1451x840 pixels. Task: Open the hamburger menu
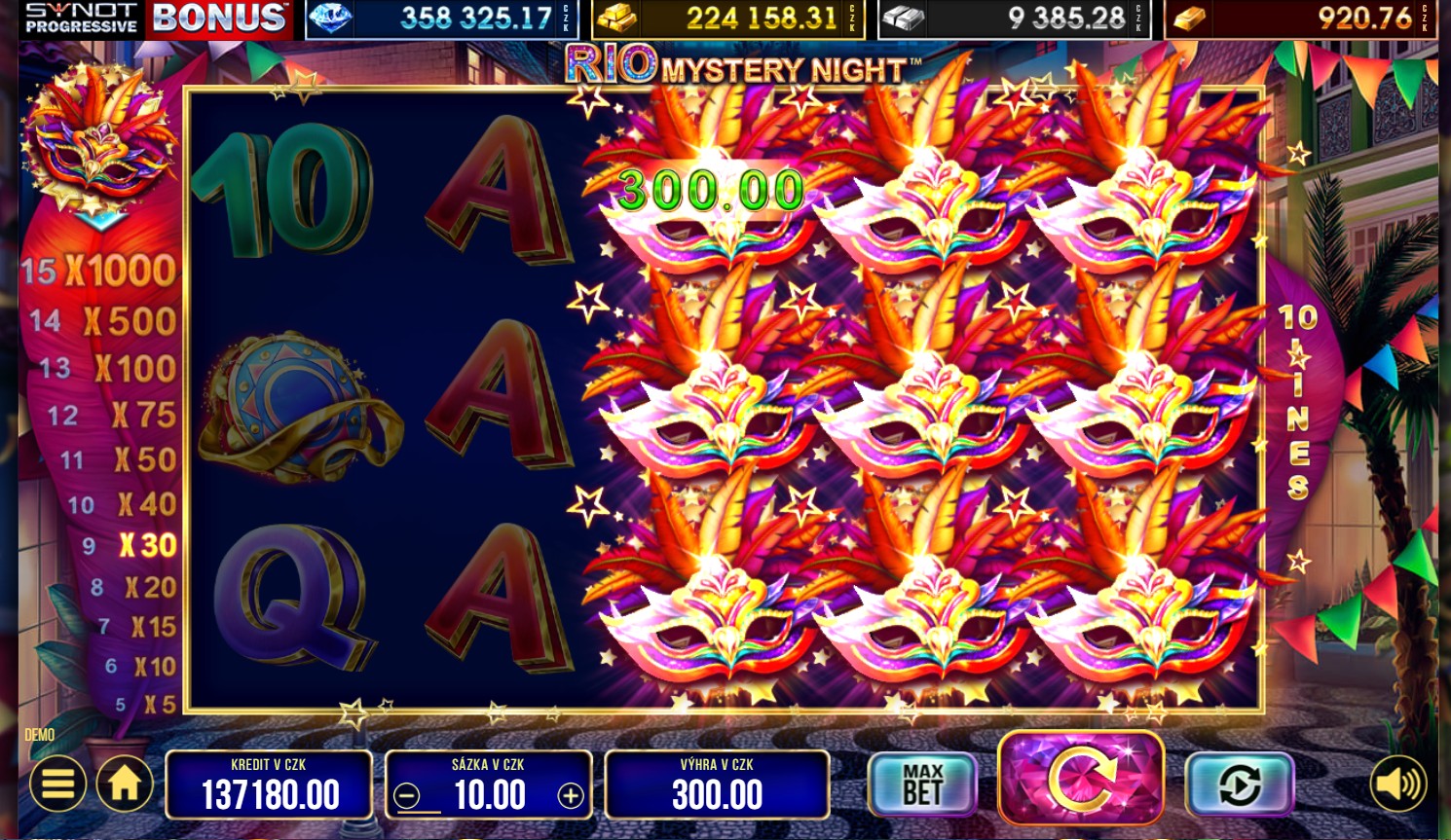(x=57, y=784)
